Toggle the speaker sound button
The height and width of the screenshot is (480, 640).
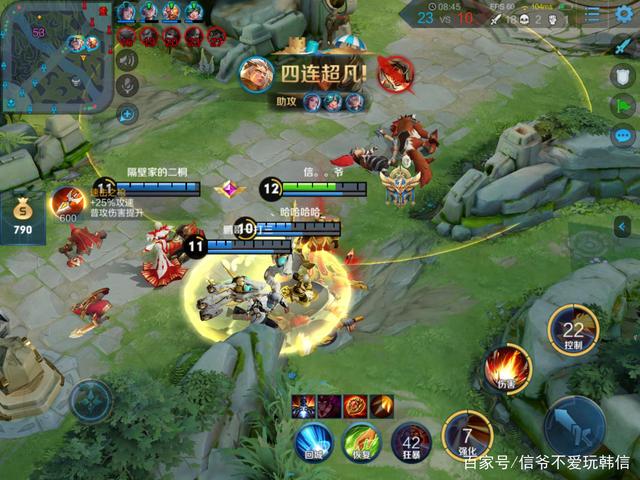click(127, 60)
